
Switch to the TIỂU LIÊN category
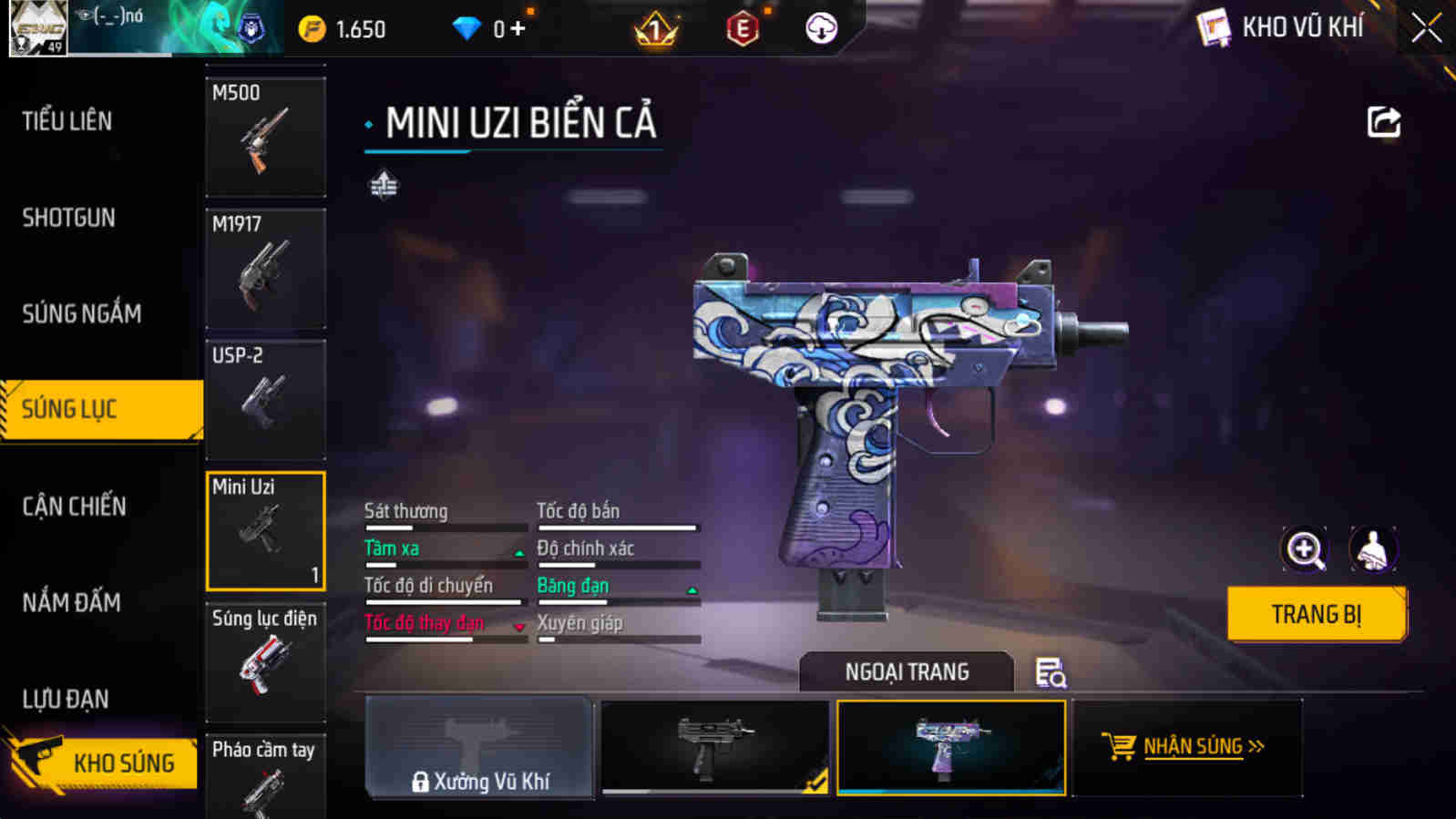(x=67, y=121)
